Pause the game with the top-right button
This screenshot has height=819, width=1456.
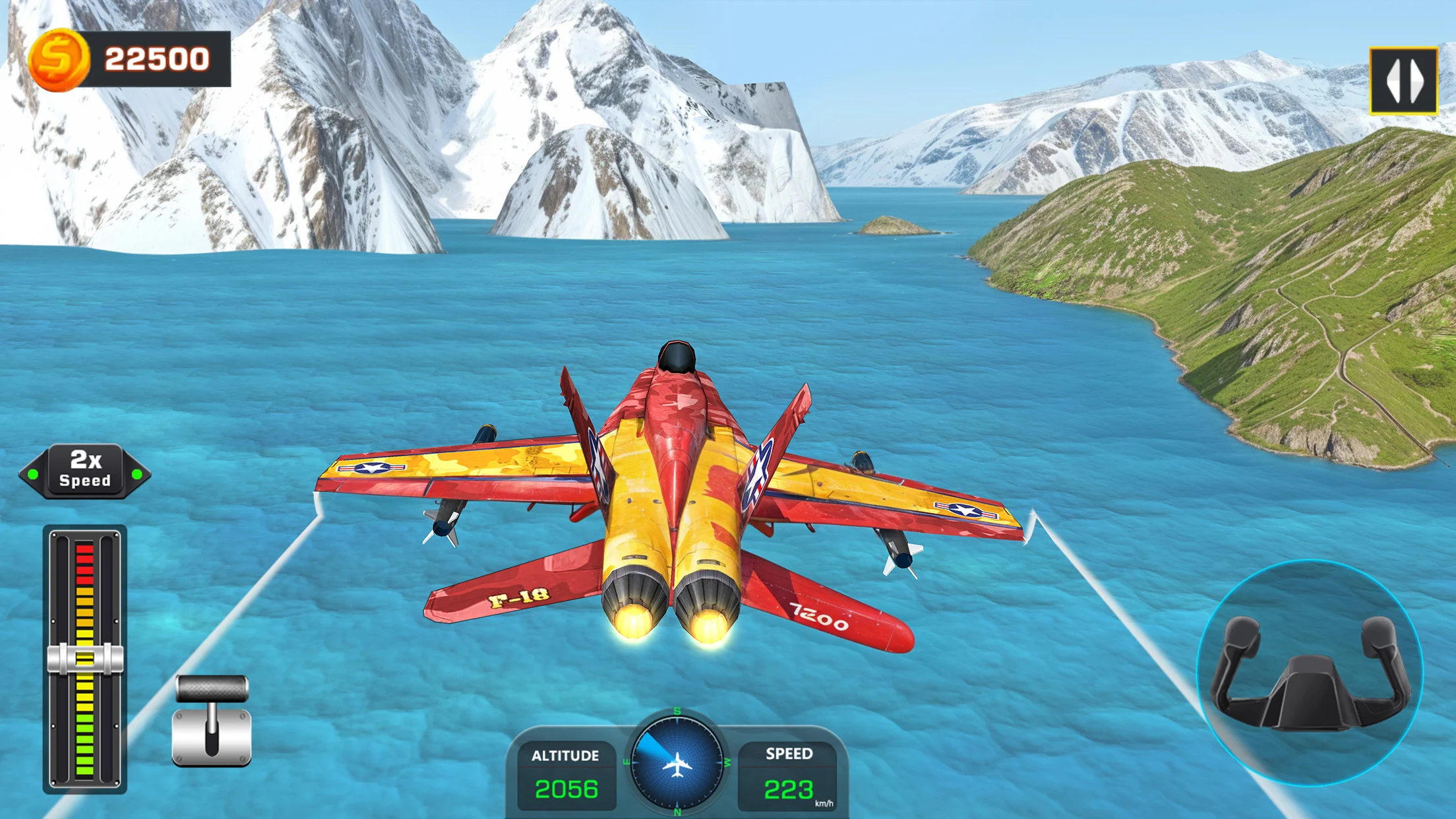click(x=1403, y=81)
